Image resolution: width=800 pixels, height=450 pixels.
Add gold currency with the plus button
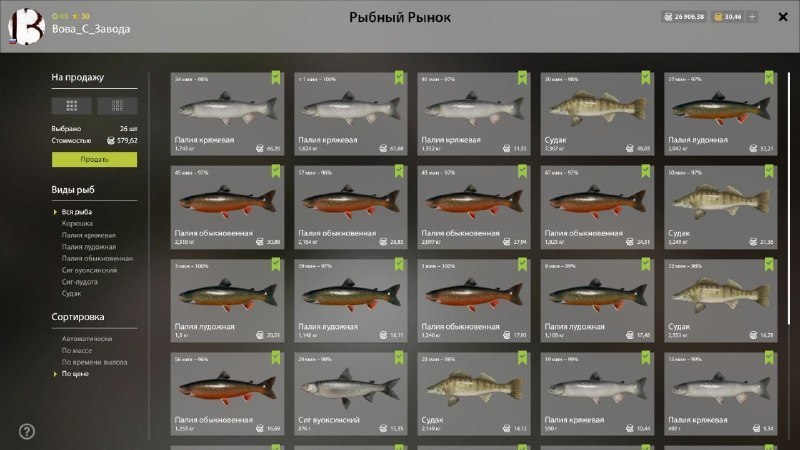click(752, 17)
